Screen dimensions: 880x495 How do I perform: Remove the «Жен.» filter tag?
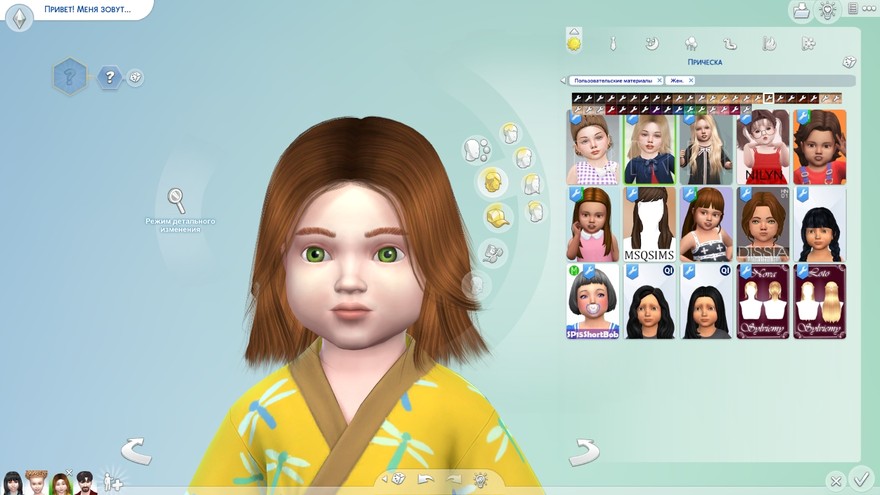[690, 80]
